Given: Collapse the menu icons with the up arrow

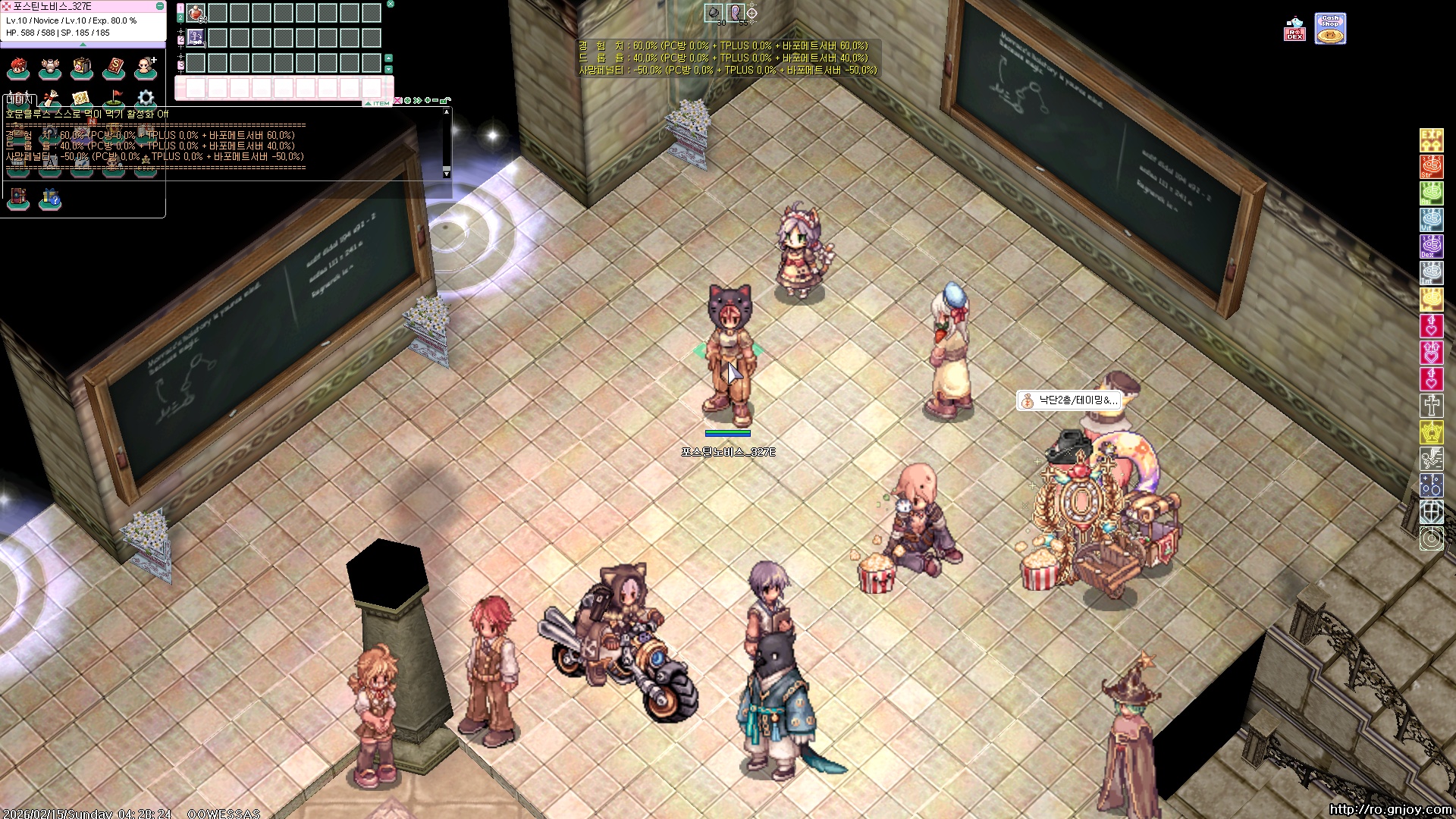Looking at the screenshot, I should click(x=83, y=45).
